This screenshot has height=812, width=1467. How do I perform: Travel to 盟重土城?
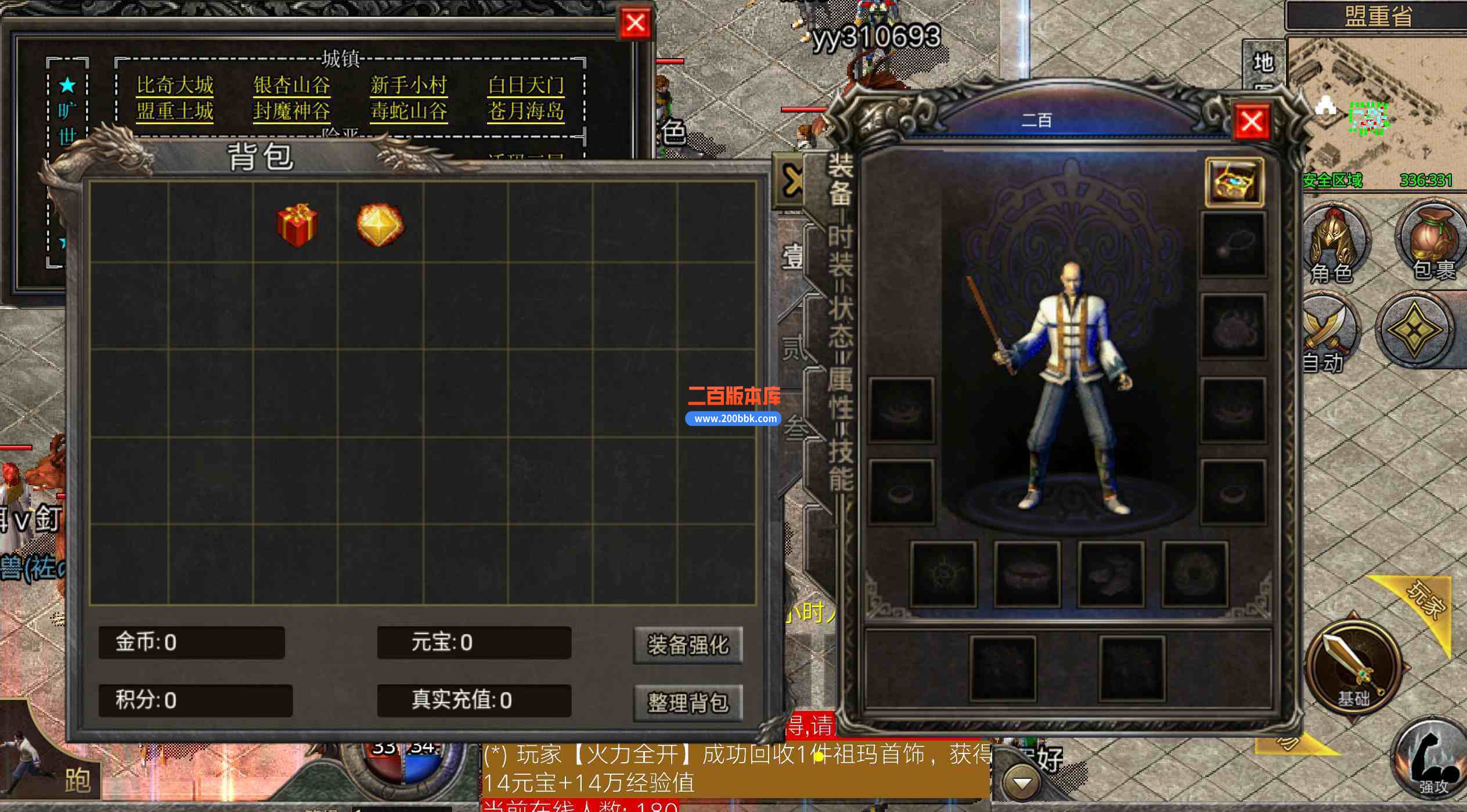pyautogui.click(x=175, y=111)
